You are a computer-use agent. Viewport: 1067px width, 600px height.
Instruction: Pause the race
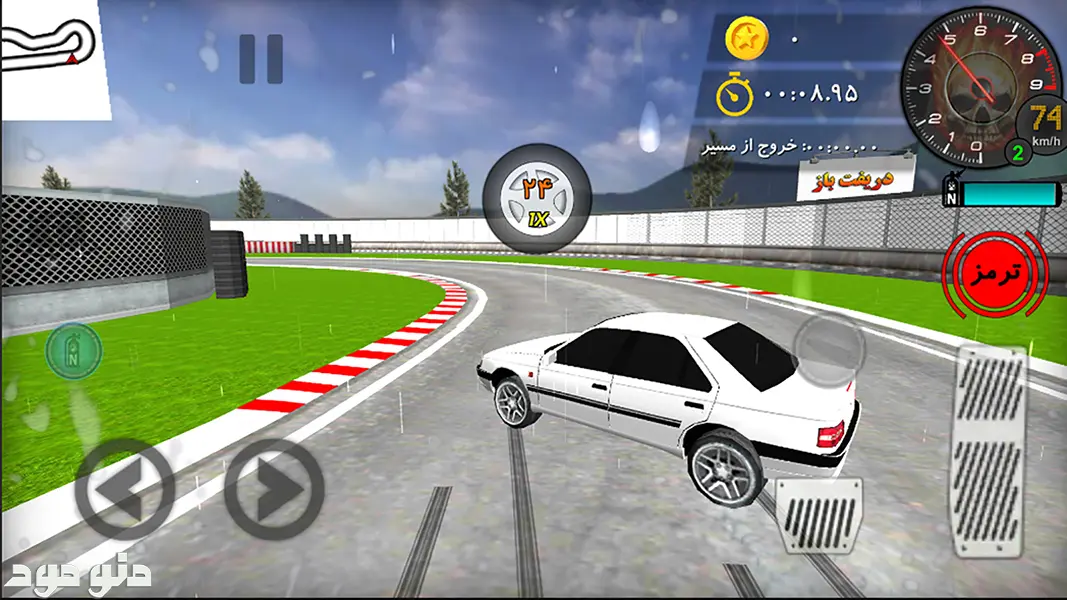(261, 59)
